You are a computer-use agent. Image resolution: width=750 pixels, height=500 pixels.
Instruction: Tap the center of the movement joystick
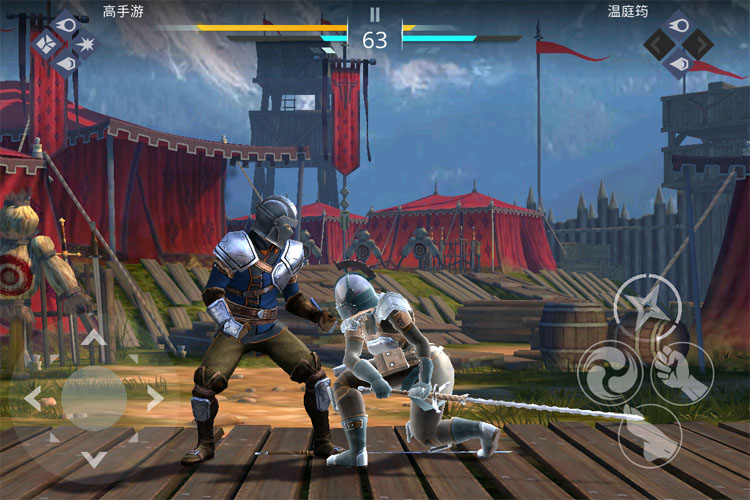pyautogui.click(x=94, y=399)
